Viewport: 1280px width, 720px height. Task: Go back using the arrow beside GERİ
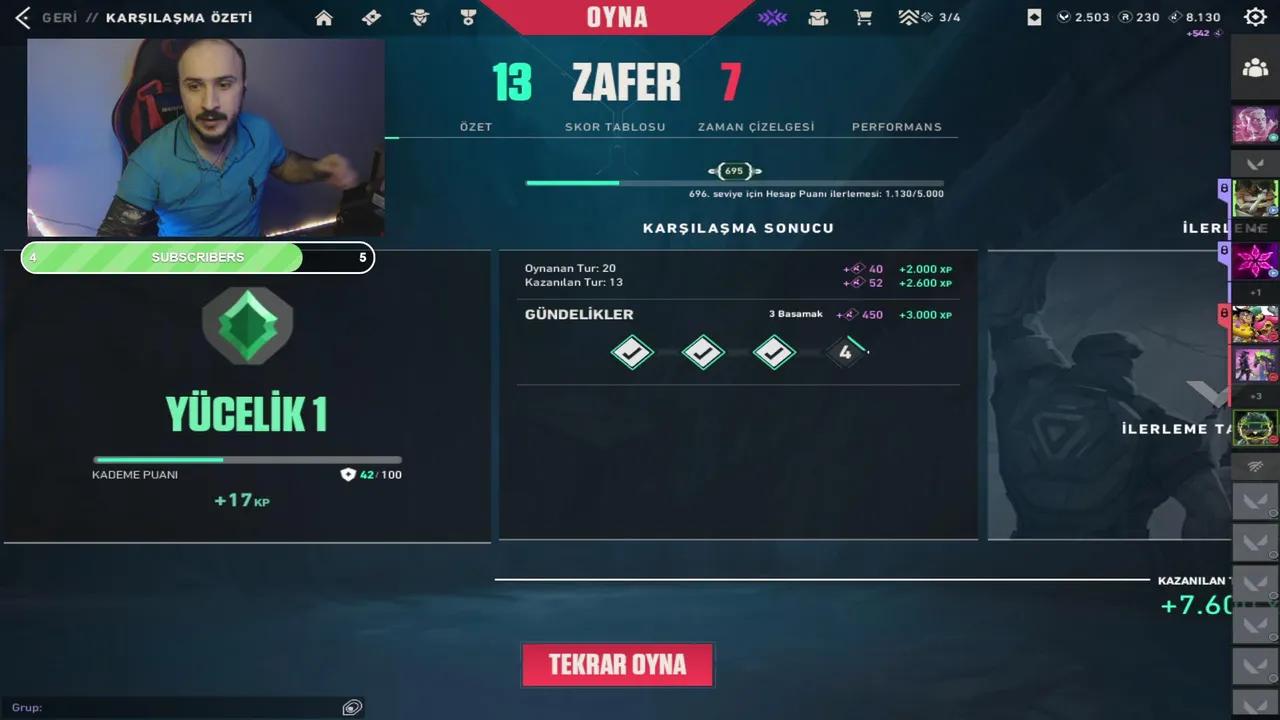[22, 17]
